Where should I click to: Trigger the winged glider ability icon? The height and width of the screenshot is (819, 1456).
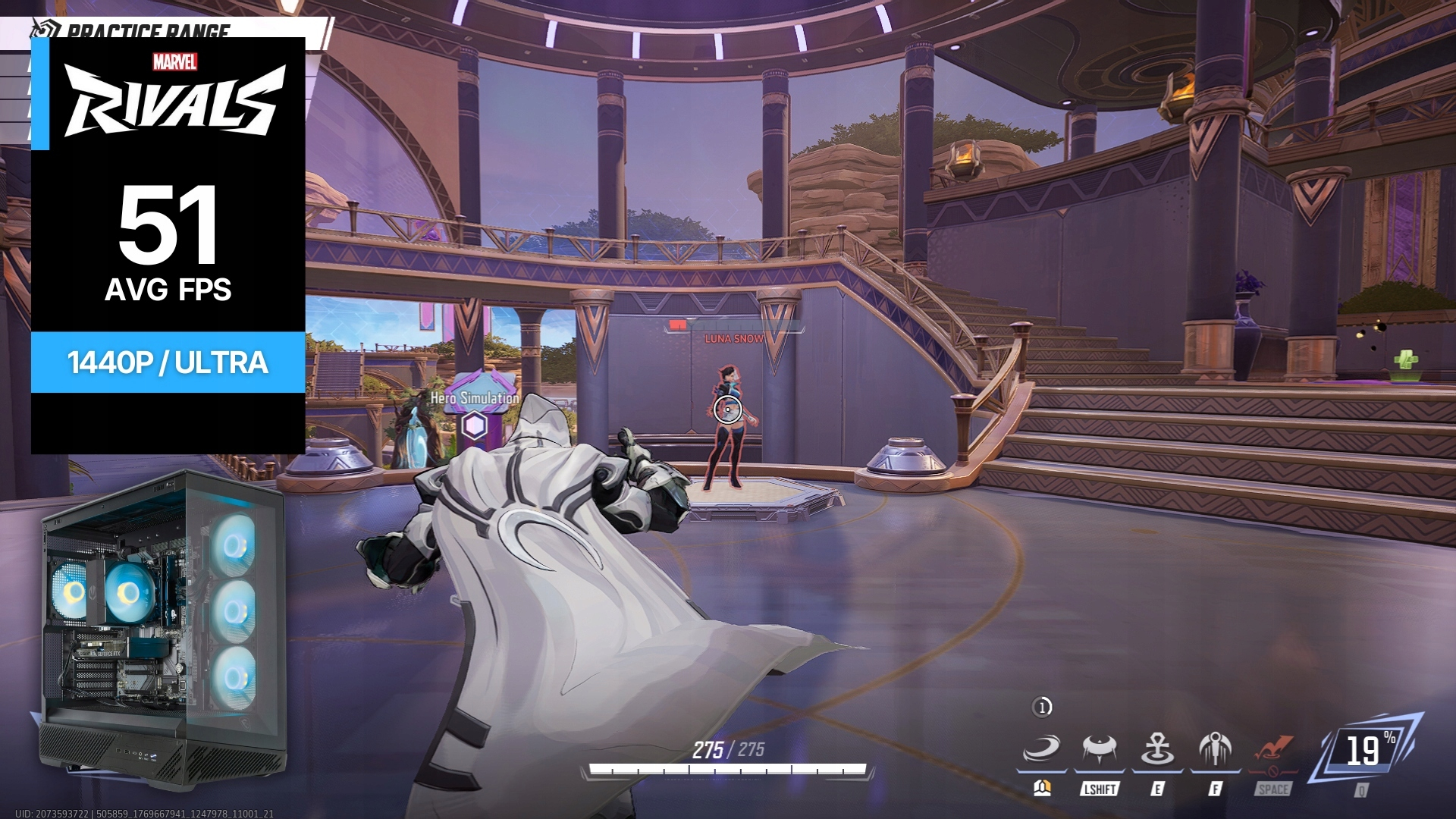pyautogui.click(x=1215, y=750)
